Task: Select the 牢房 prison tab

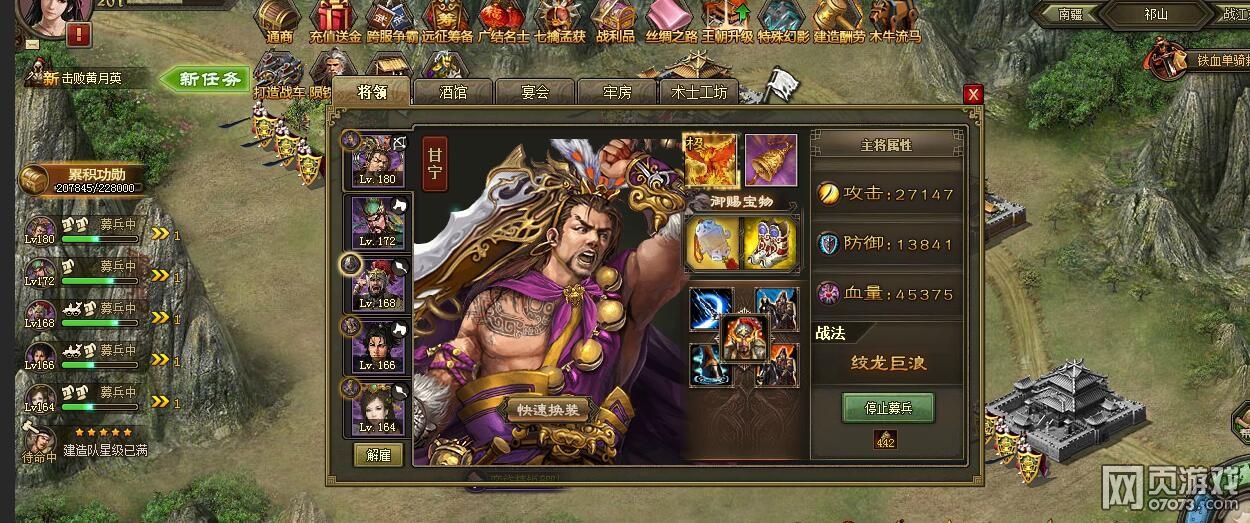Action: pyautogui.click(x=617, y=92)
